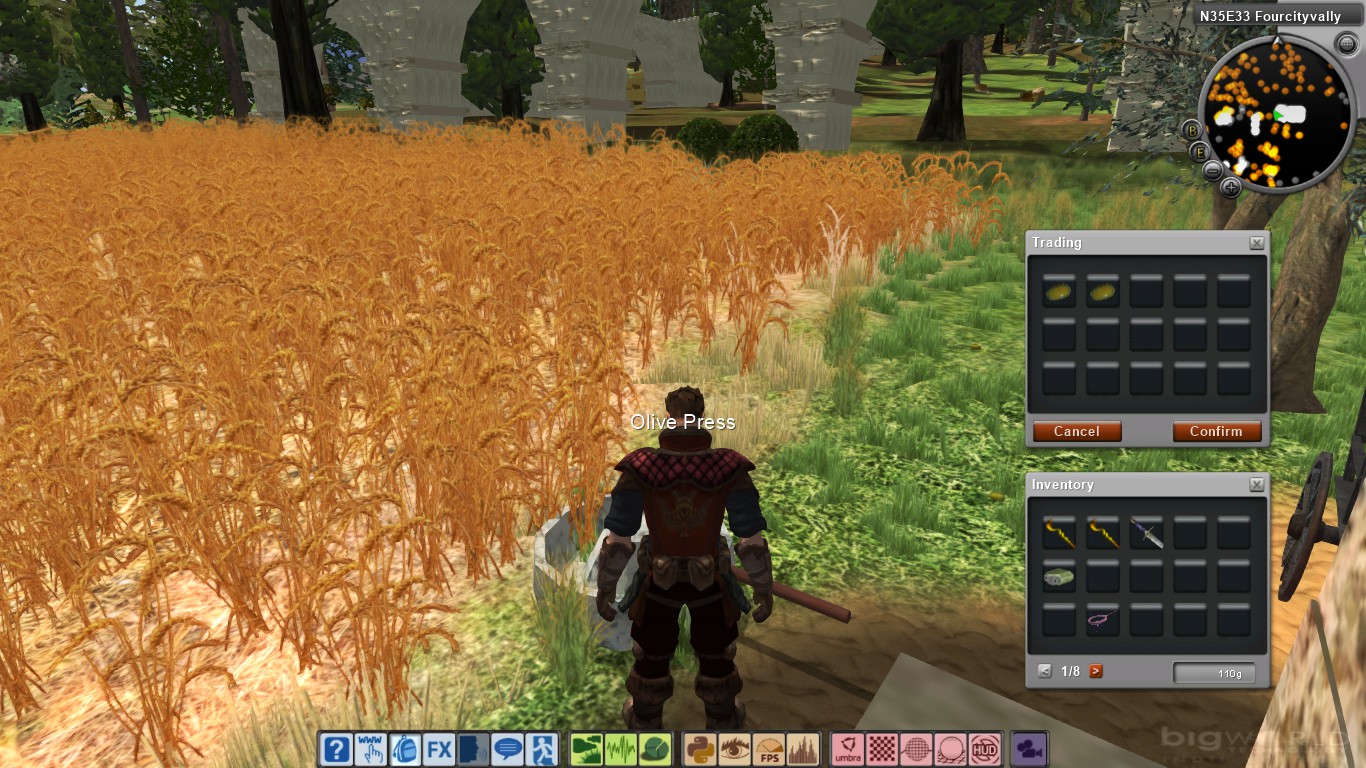Click the minimap's B button
Image resolution: width=1366 pixels, height=768 pixels.
click(1191, 129)
